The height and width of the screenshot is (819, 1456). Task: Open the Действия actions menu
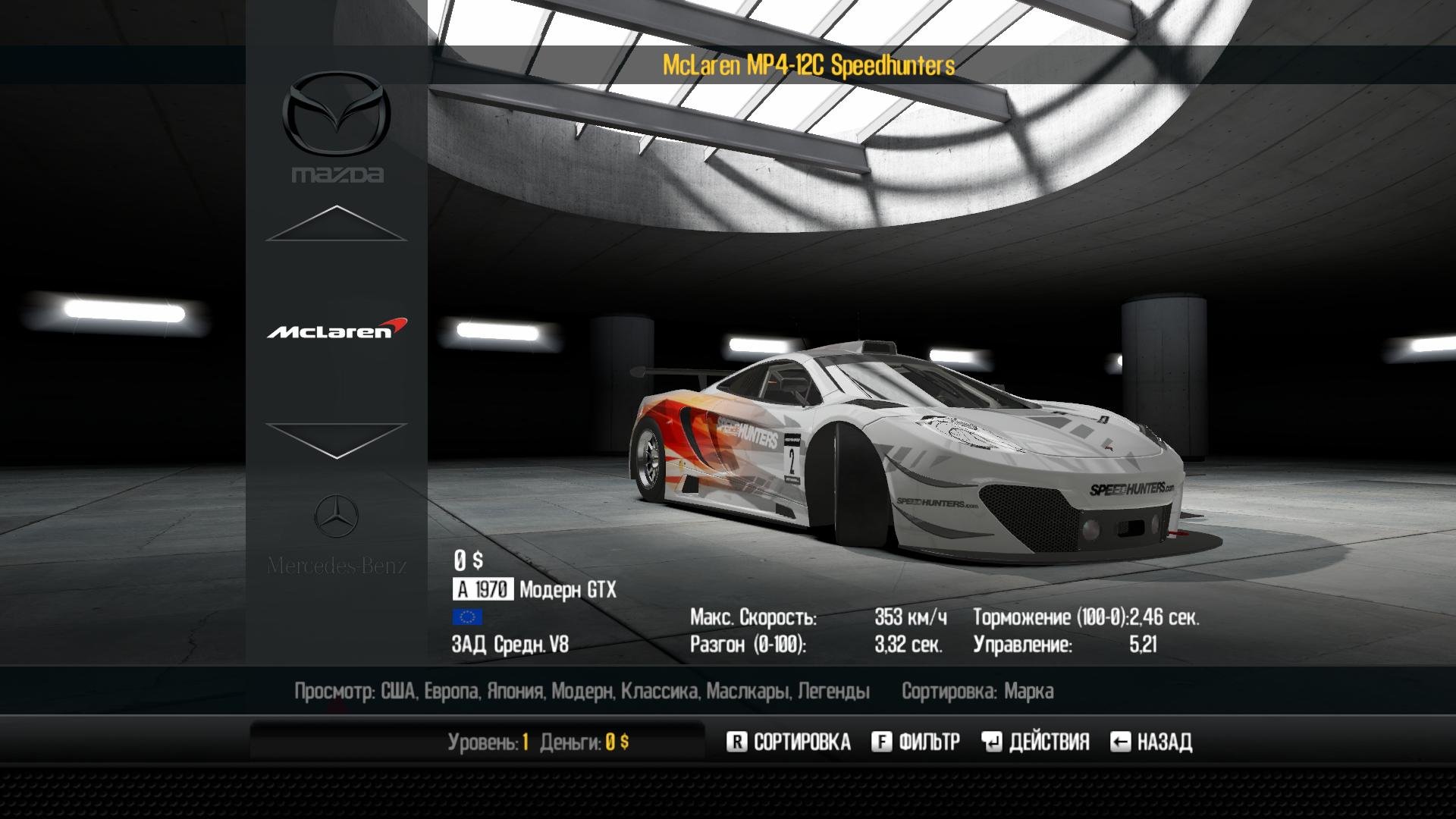(x=1035, y=742)
